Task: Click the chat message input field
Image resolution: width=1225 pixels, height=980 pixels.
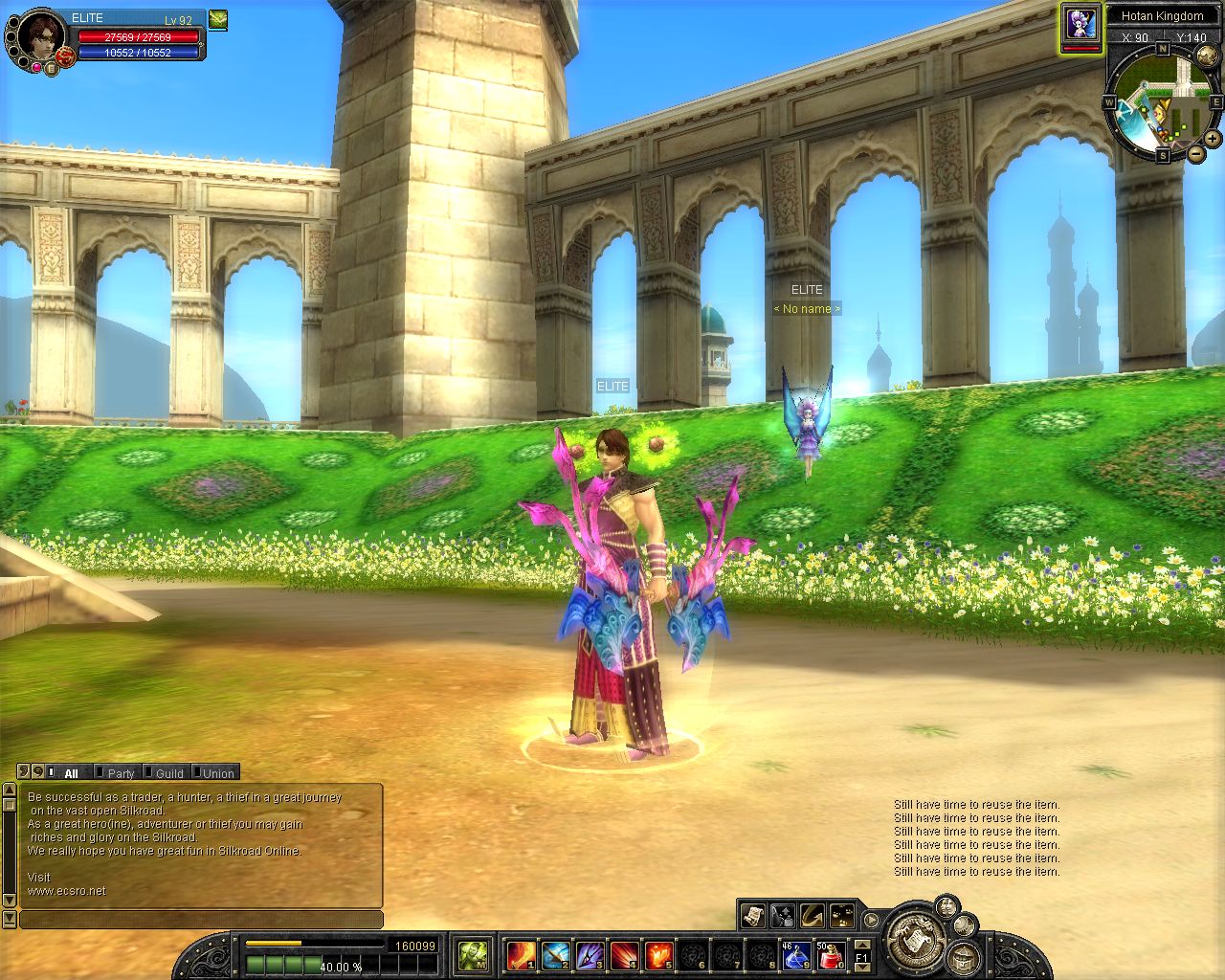Action: coord(201,920)
